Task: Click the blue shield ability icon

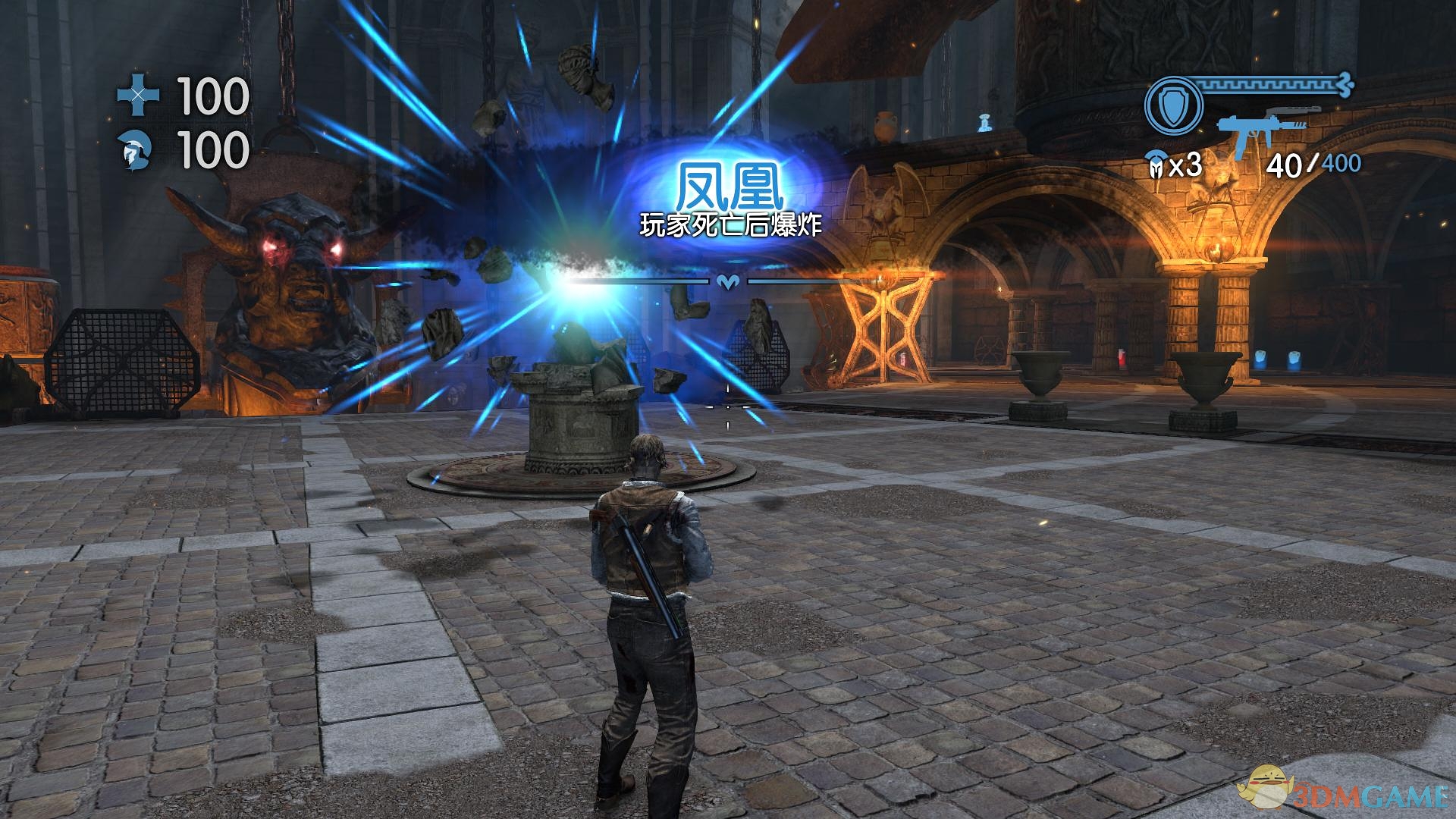Action: (1173, 105)
